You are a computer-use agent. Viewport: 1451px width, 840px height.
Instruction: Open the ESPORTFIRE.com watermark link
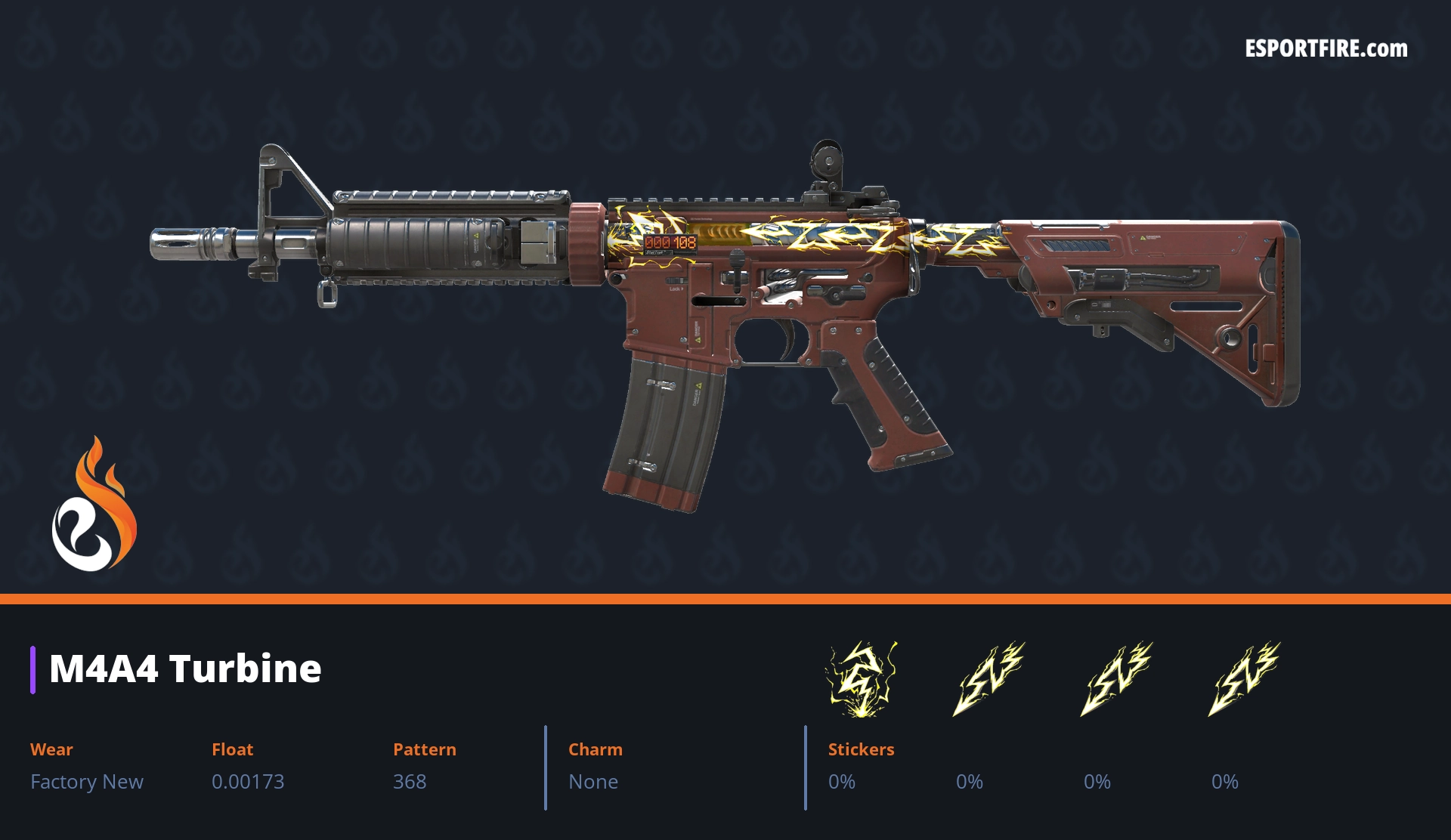(1326, 49)
